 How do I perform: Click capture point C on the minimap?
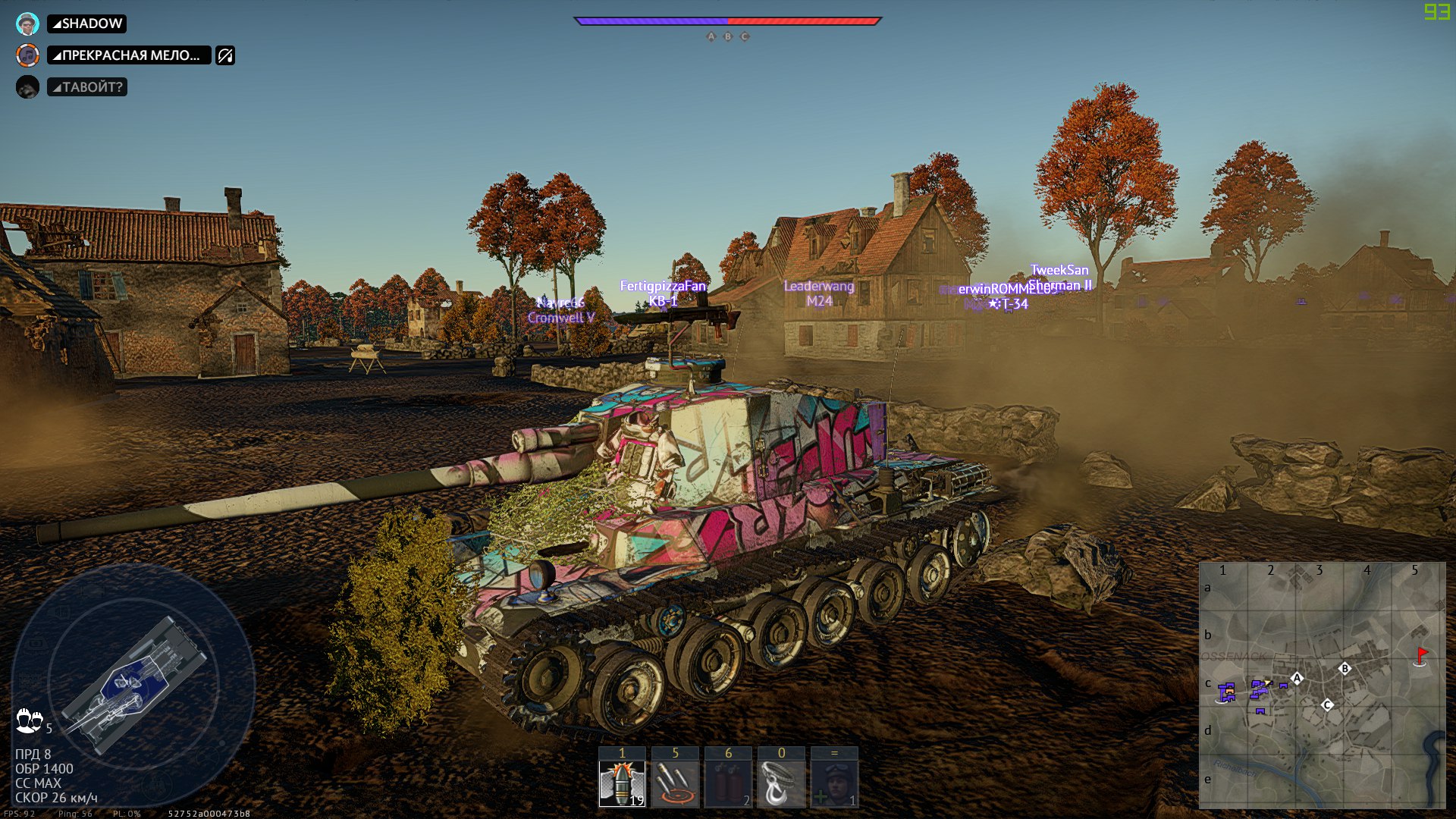[x=1327, y=704]
